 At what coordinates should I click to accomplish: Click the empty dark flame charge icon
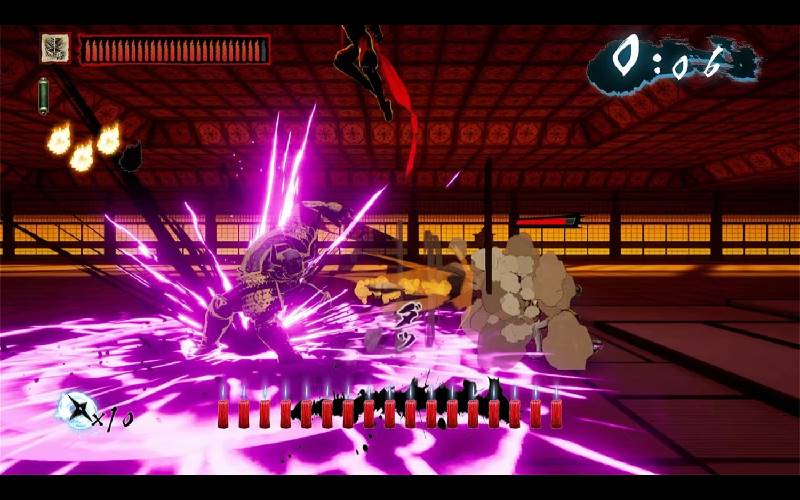click(131, 155)
